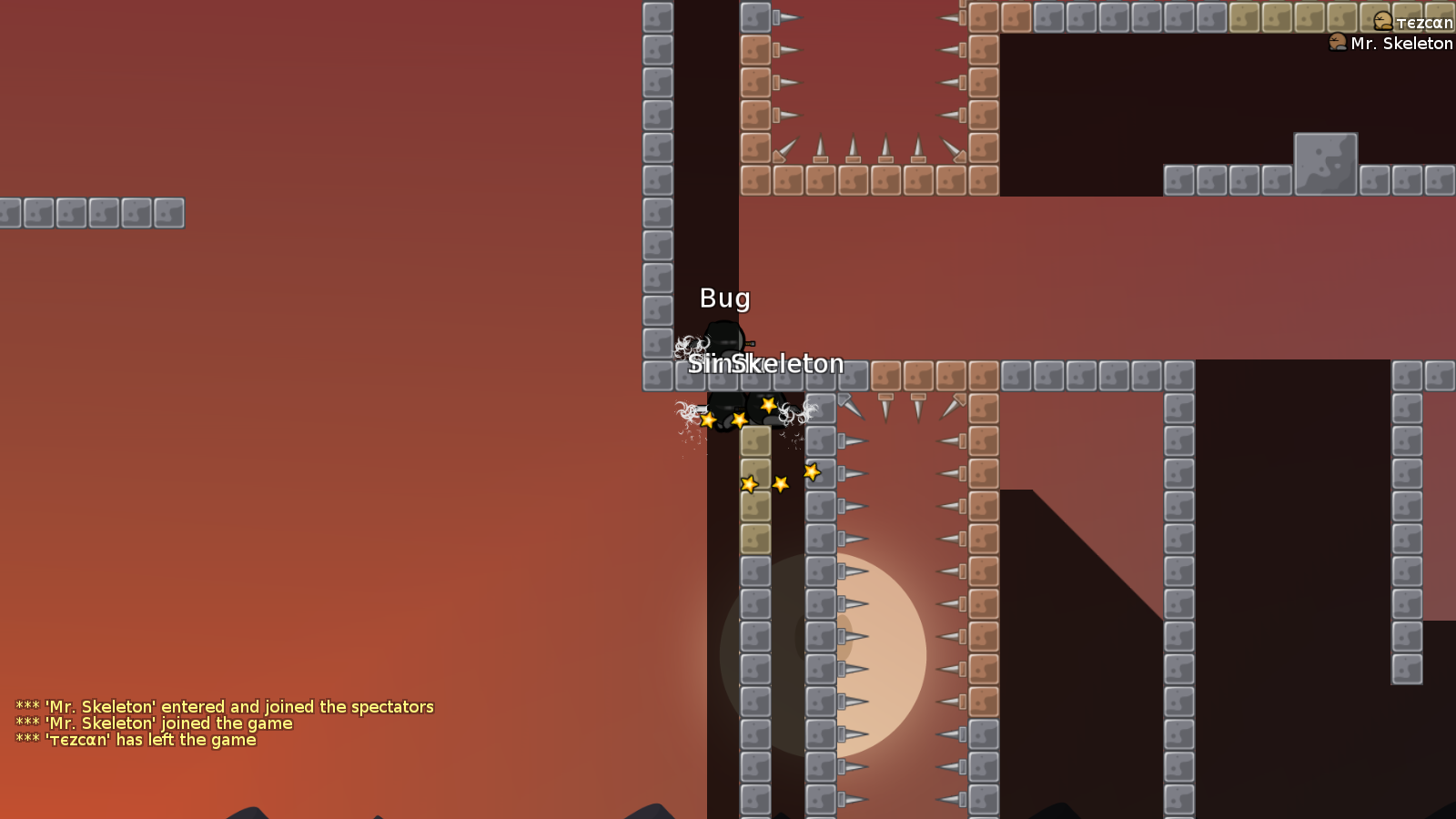1456x819 pixels.
Task: Click the message about joining the spectators
Action: tap(224, 706)
